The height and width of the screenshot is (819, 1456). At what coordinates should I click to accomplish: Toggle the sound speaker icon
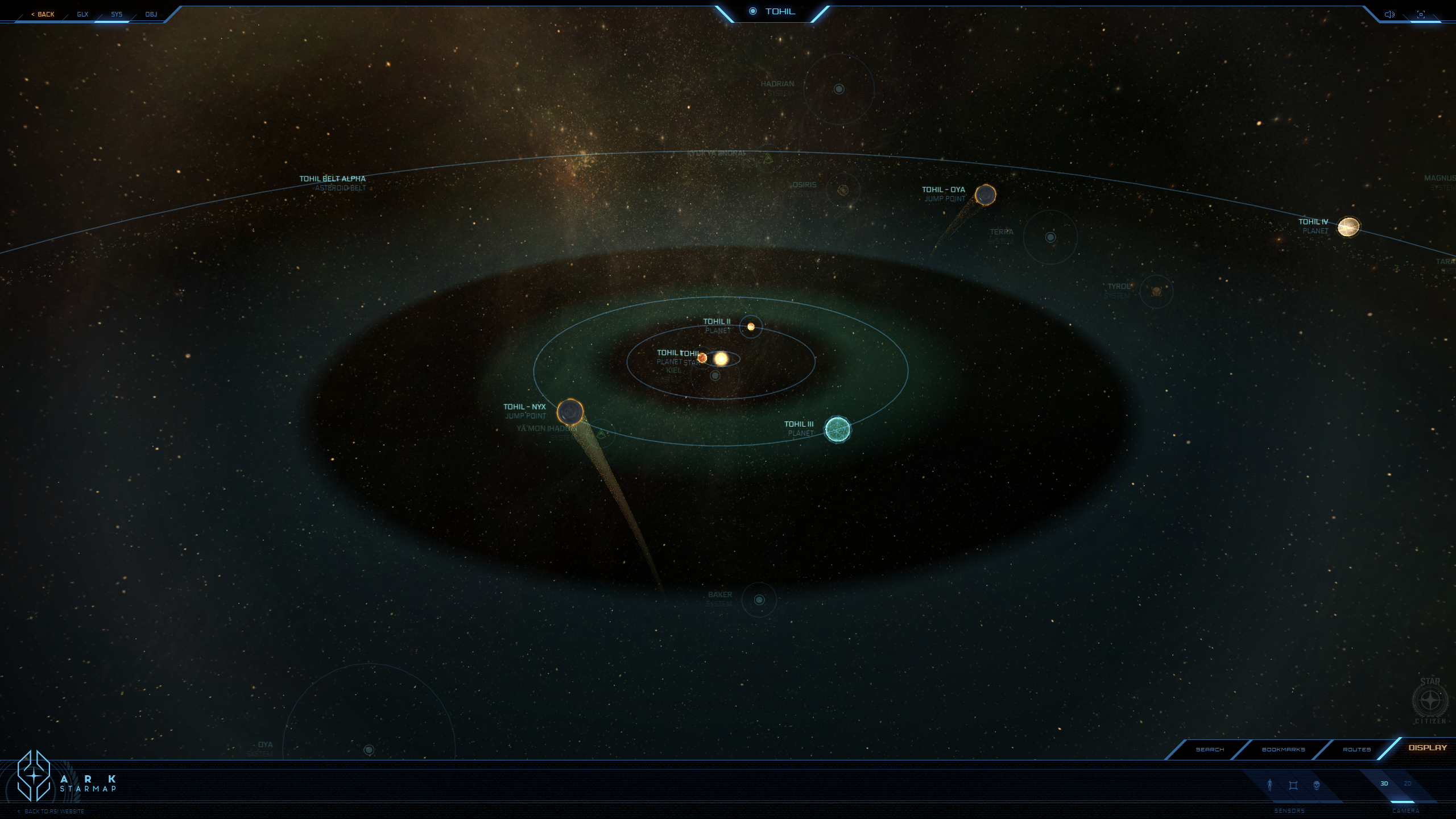pyautogui.click(x=1389, y=14)
